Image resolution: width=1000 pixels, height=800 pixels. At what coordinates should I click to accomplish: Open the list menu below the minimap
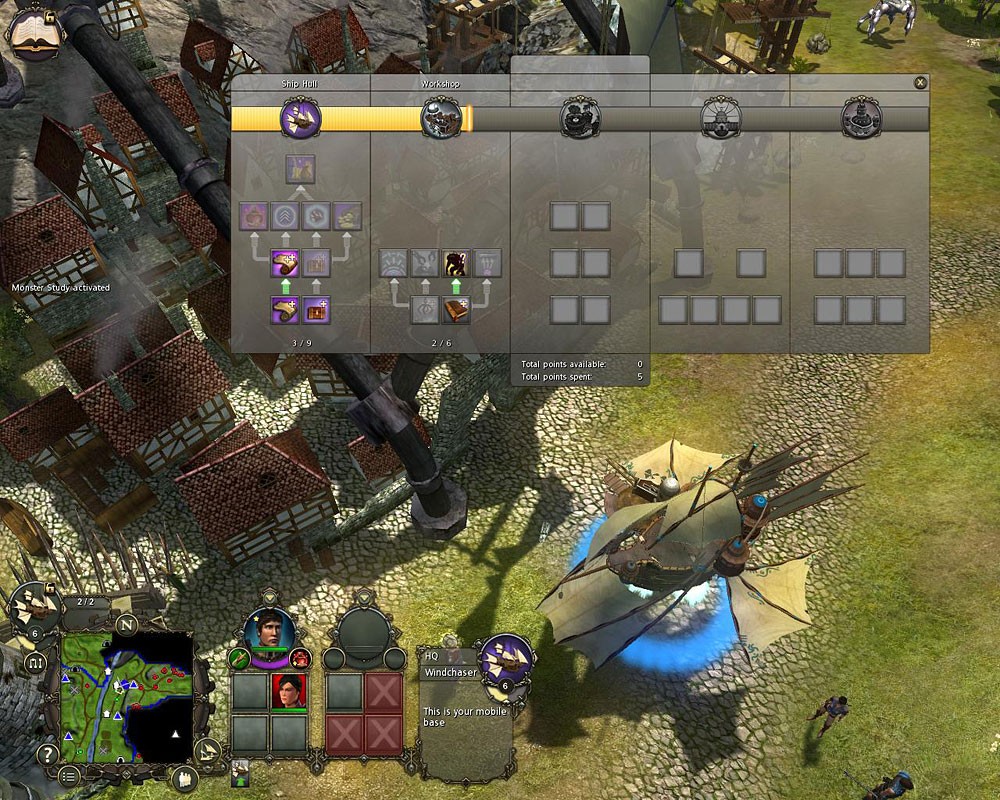click(68, 776)
